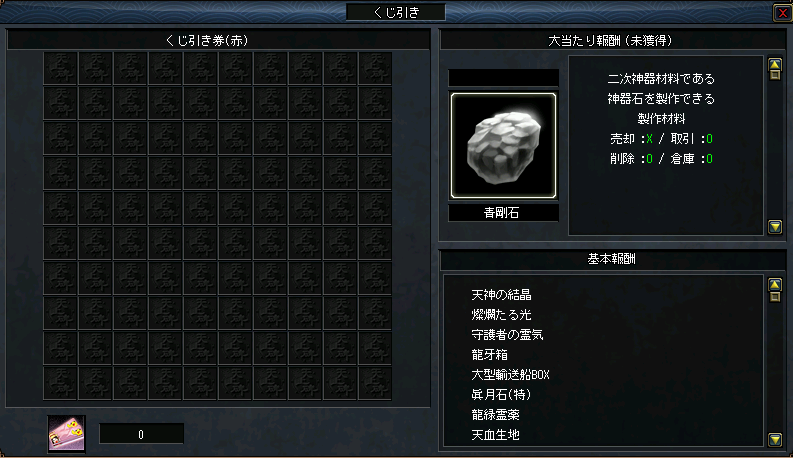Select 龍緑霊薬 in the reward list
The image size is (793, 458).
[x=496, y=414]
